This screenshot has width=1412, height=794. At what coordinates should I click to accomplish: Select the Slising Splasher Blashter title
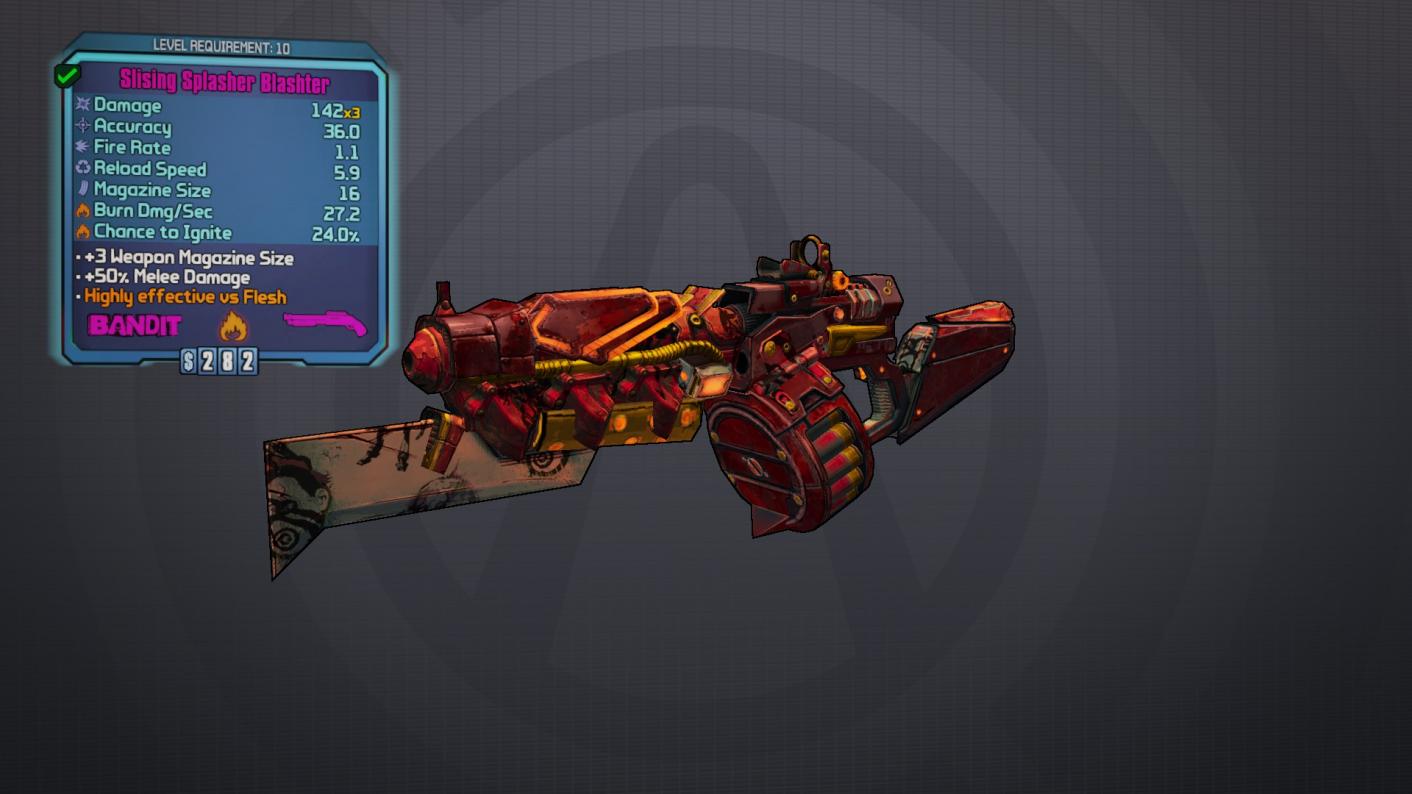point(224,82)
